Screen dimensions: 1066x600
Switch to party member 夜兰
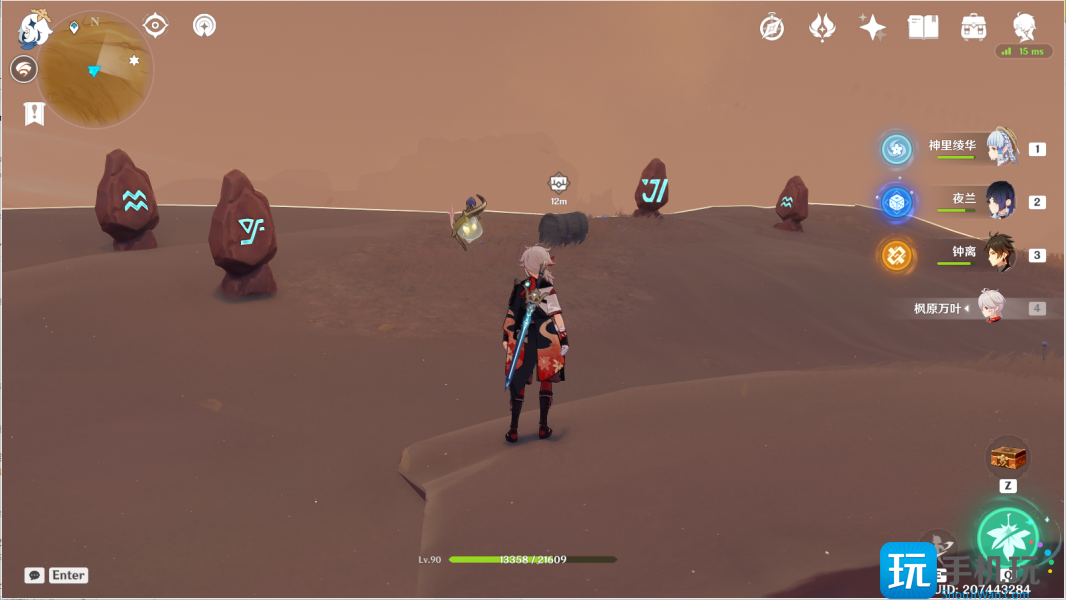coord(1001,200)
